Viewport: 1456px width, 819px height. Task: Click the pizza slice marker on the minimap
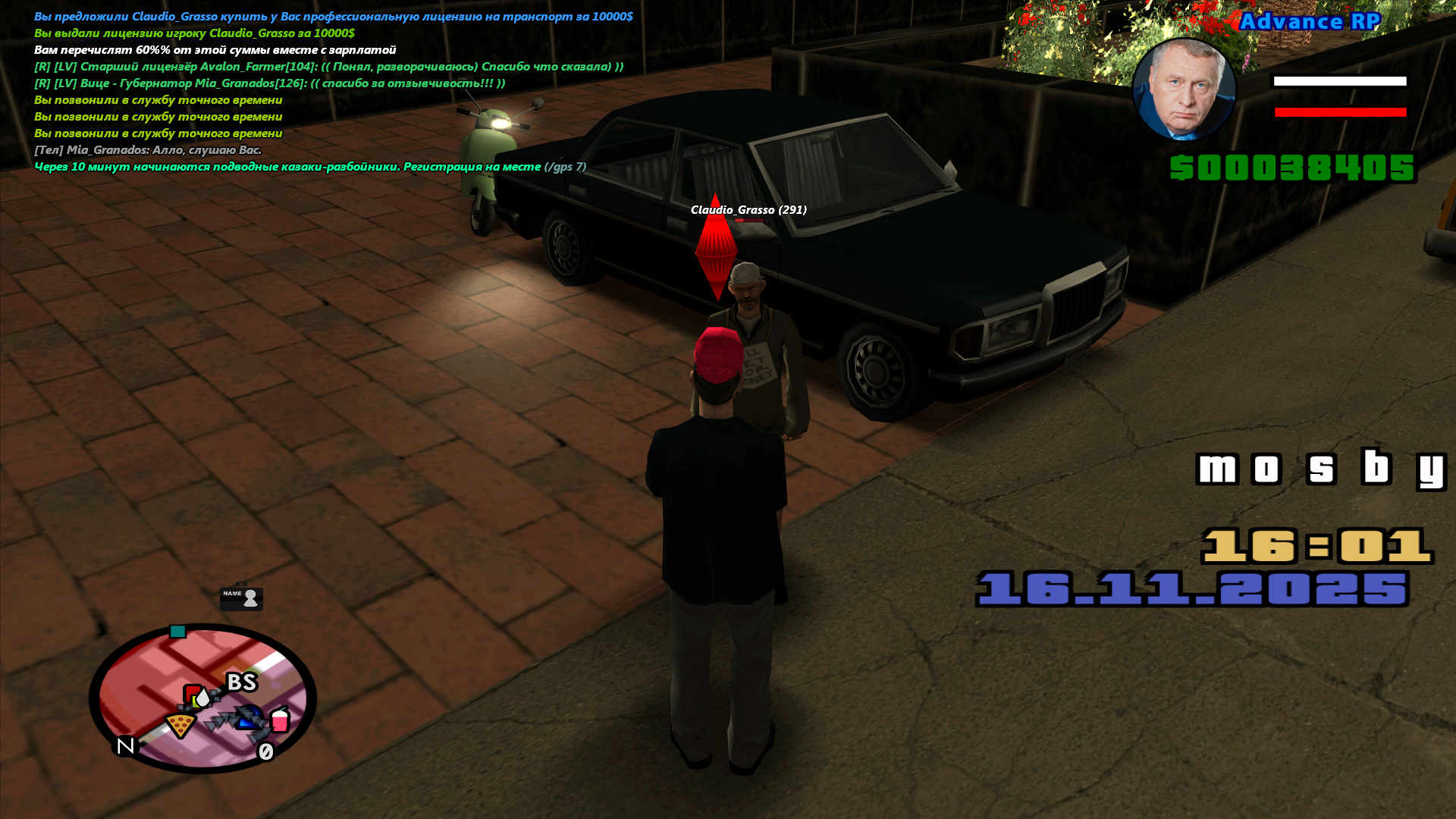(180, 726)
